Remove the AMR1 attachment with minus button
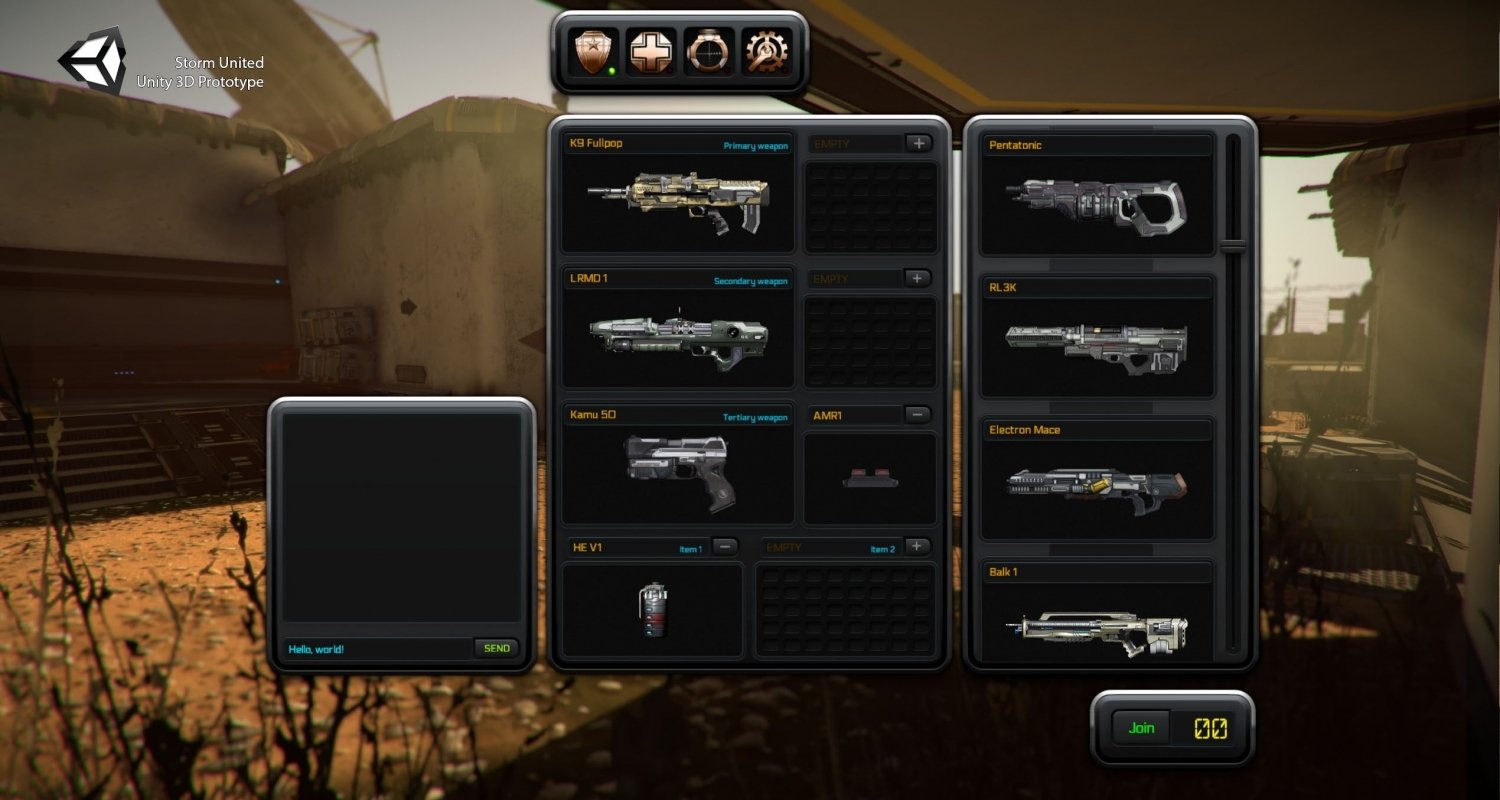This screenshot has height=800, width=1500. pyautogui.click(x=919, y=415)
